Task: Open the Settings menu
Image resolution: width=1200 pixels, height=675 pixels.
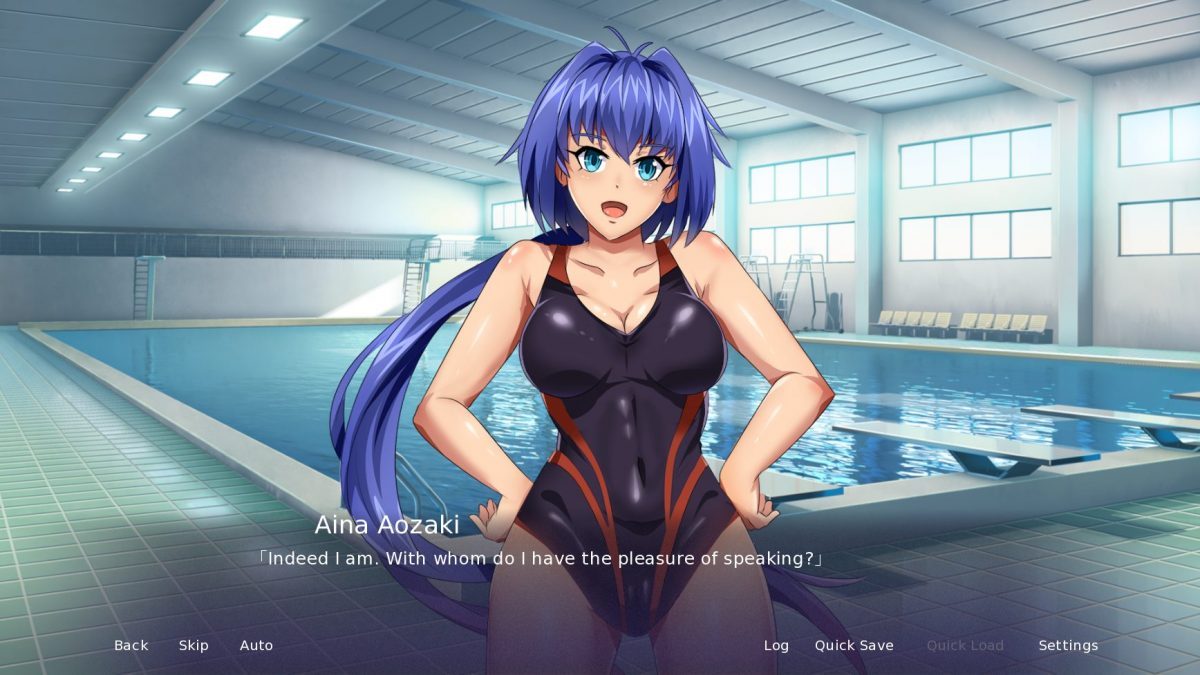Action: coord(1068,645)
